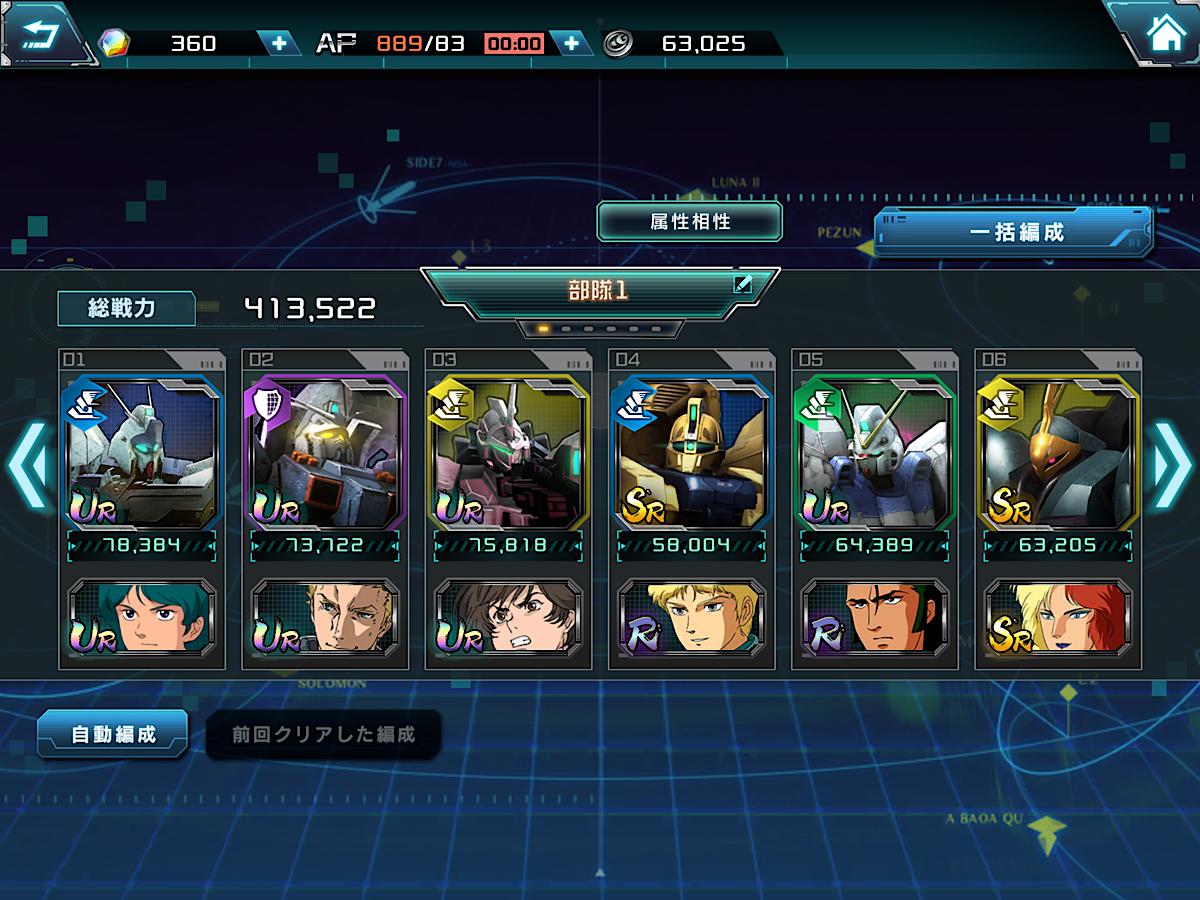This screenshot has width=1200, height=900.
Task: Change the green-haired UR pilot in slot 01
Action: tap(141, 616)
